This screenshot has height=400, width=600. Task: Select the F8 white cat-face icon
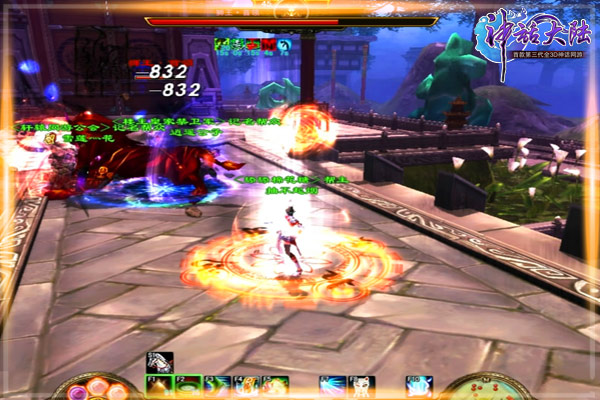click(x=362, y=385)
